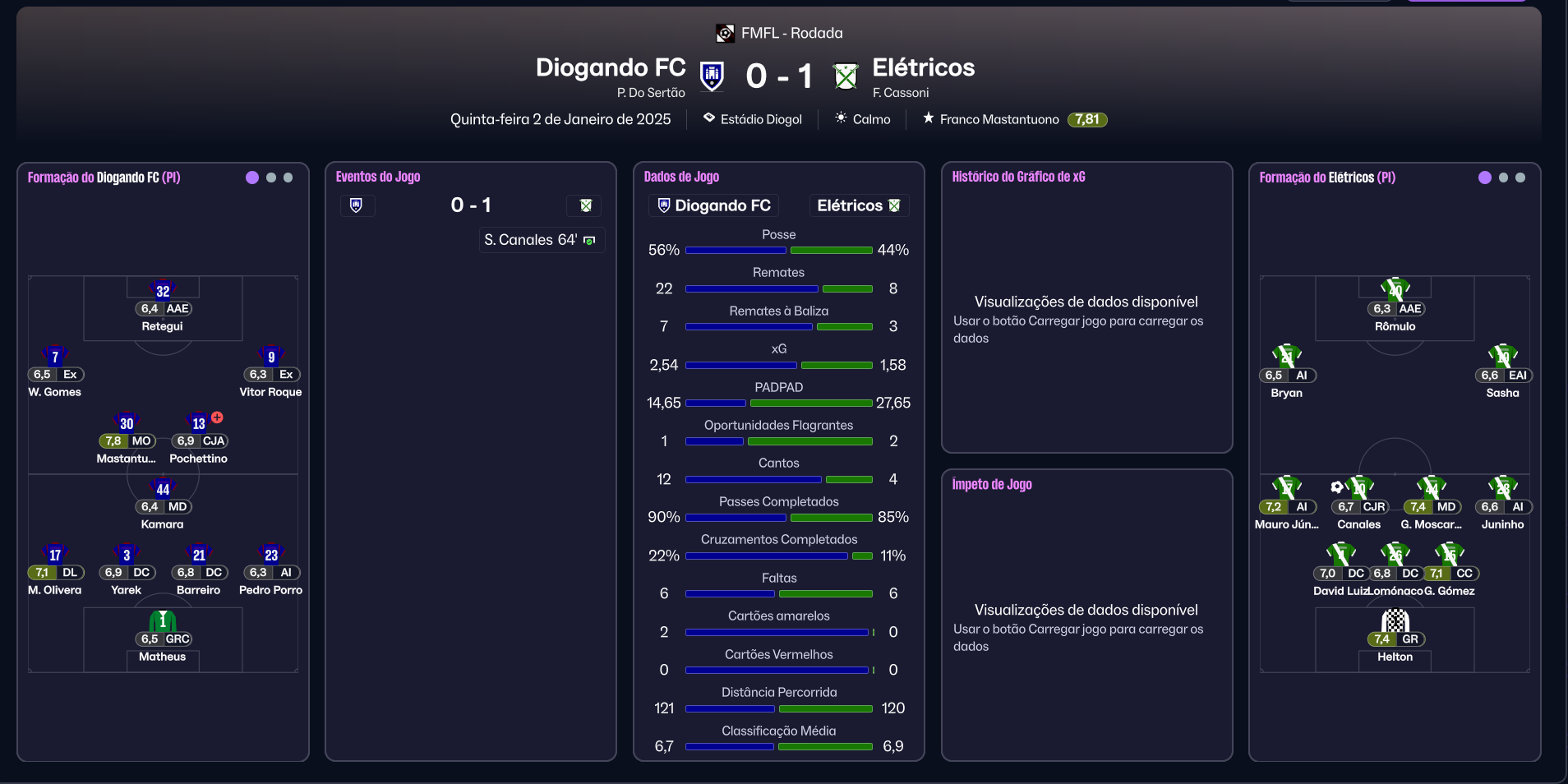The width and height of the screenshot is (1568, 784).
Task: Open manager P. Do Sertão's profile
Action: pyautogui.click(x=650, y=93)
